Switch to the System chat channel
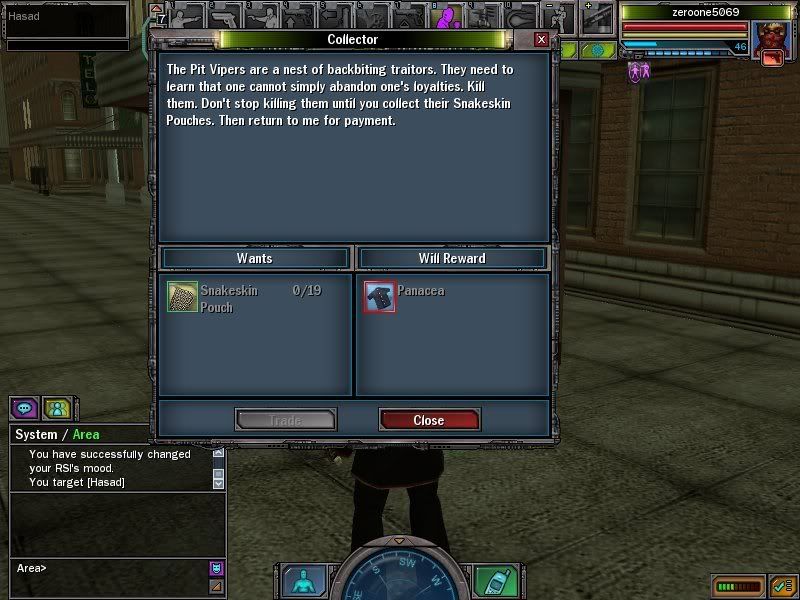This screenshot has height=600, width=800. pyautogui.click(x=36, y=435)
